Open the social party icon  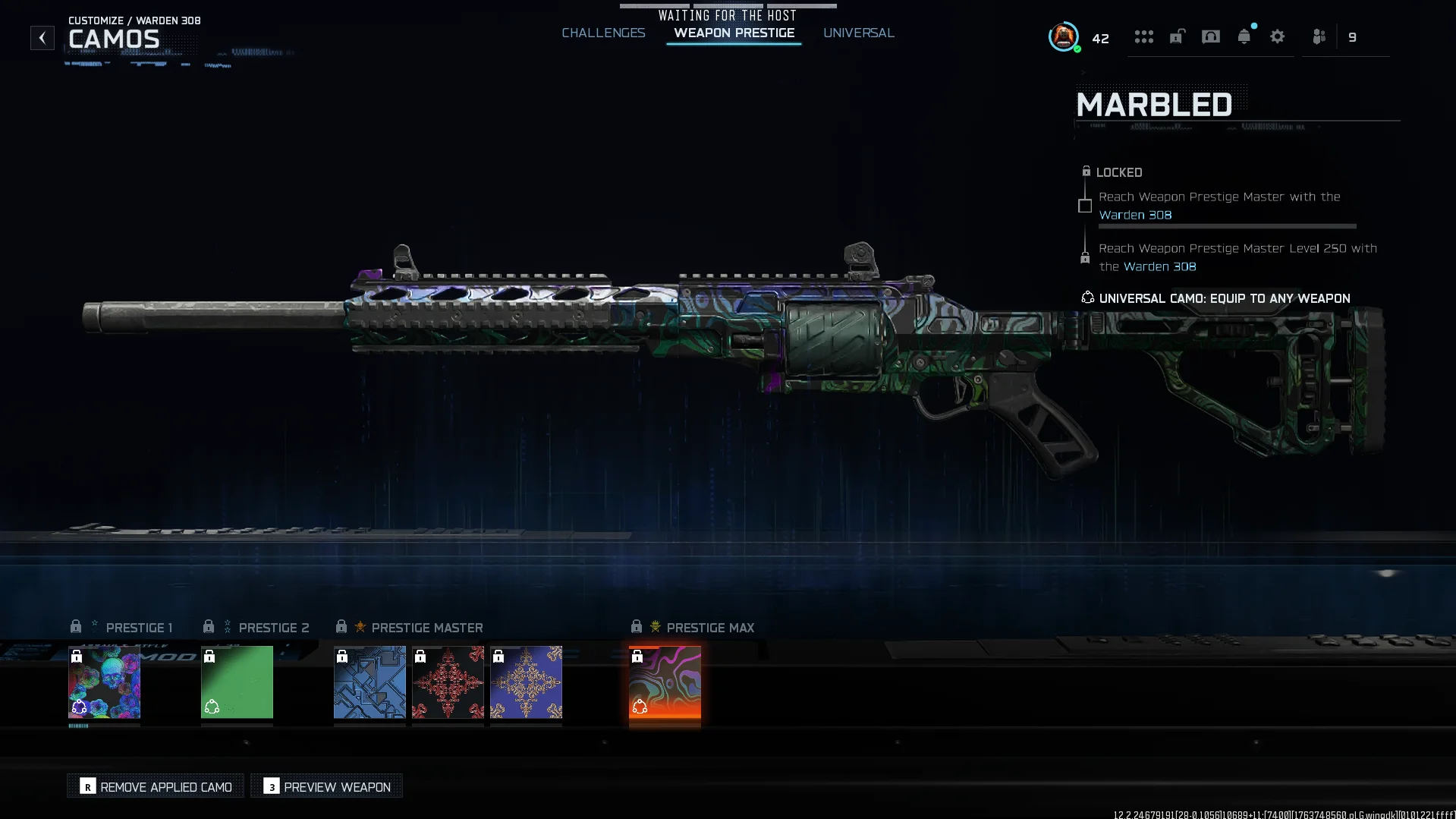pos(1319,36)
